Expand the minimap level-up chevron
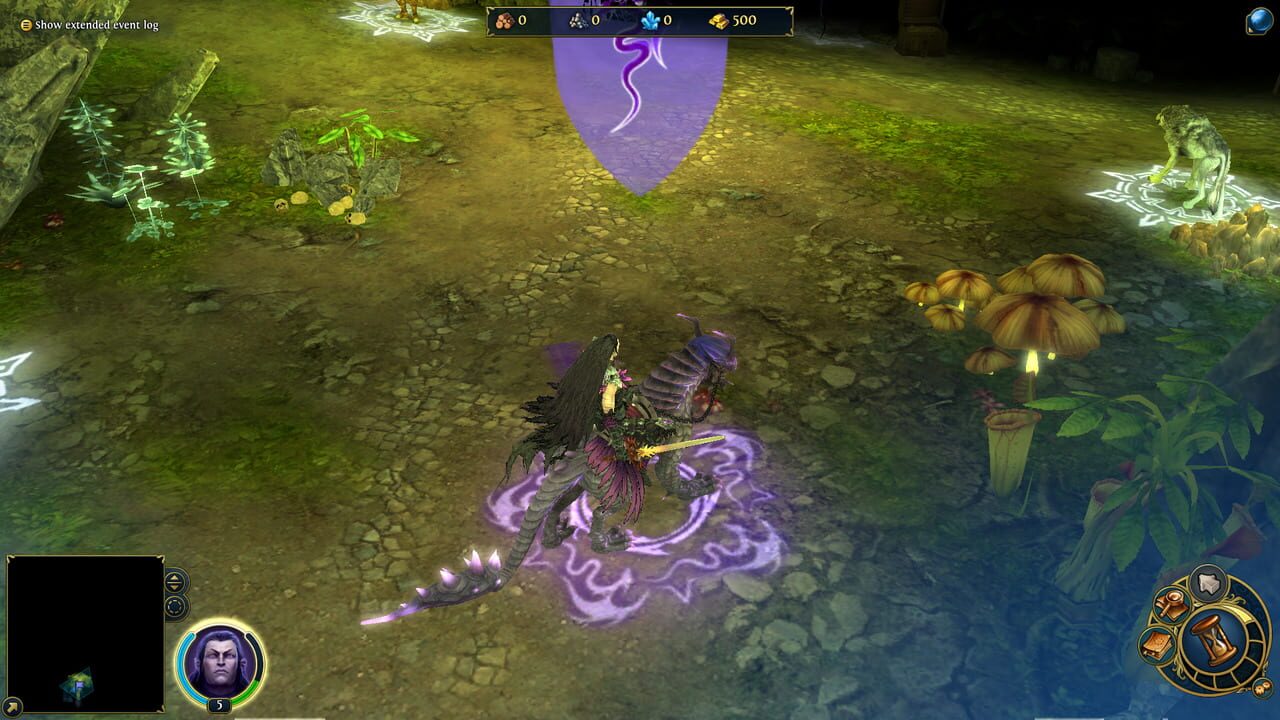Viewport: 1280px width, 720px height. pos(174,579)
